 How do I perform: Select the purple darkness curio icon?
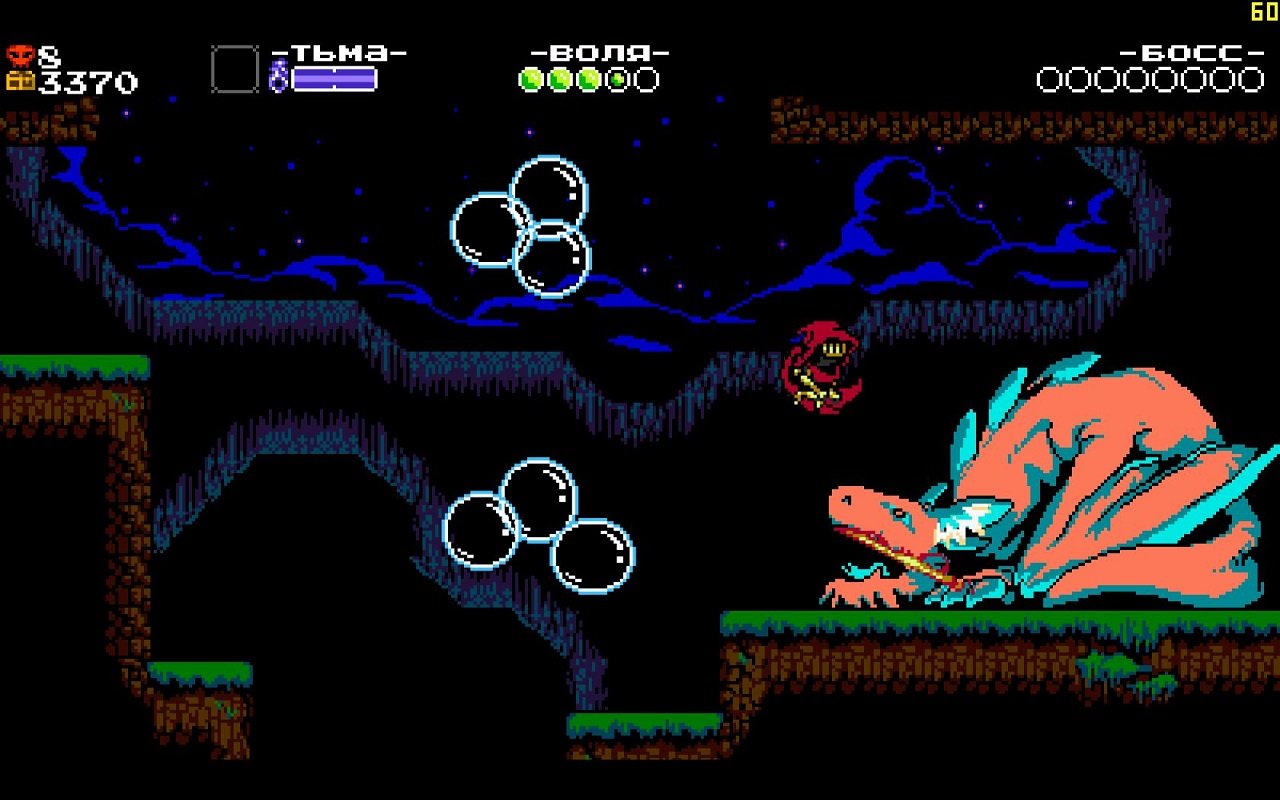[278, 75]
